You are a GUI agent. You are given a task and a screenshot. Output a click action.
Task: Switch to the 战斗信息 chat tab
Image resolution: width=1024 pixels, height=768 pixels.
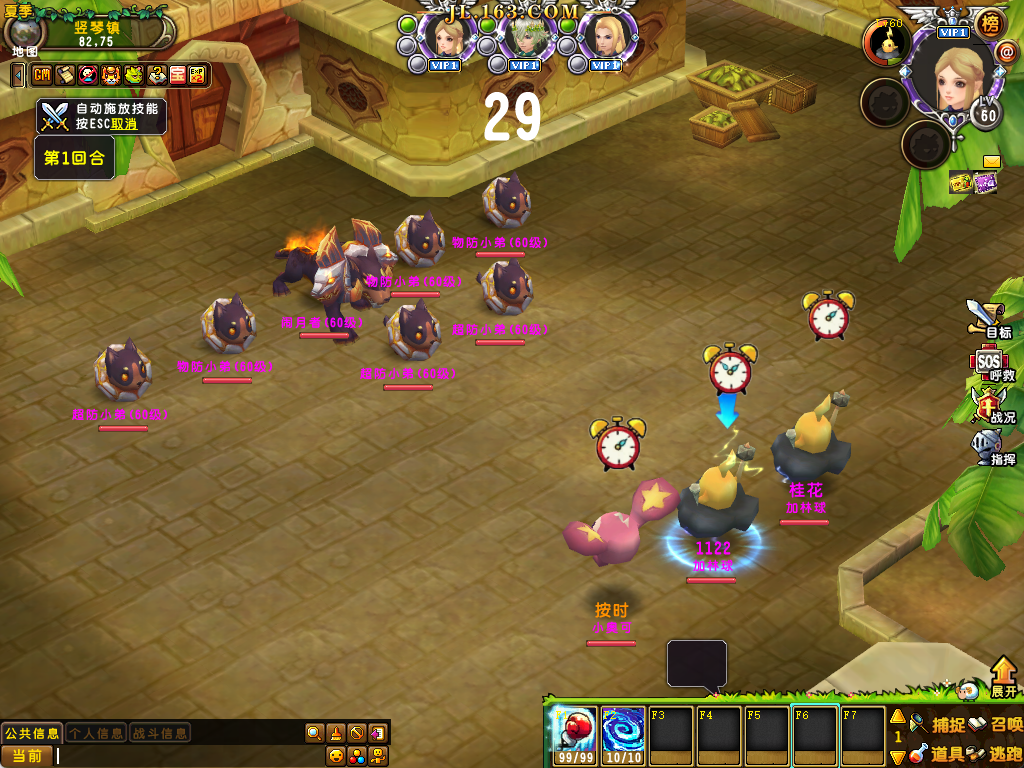click(x=160, y=733)
